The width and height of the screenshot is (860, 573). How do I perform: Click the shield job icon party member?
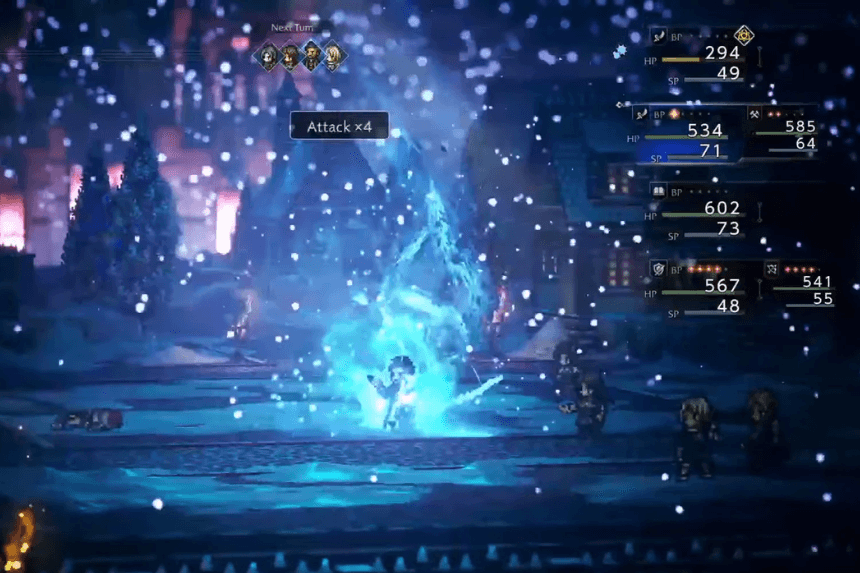point(658,268)
